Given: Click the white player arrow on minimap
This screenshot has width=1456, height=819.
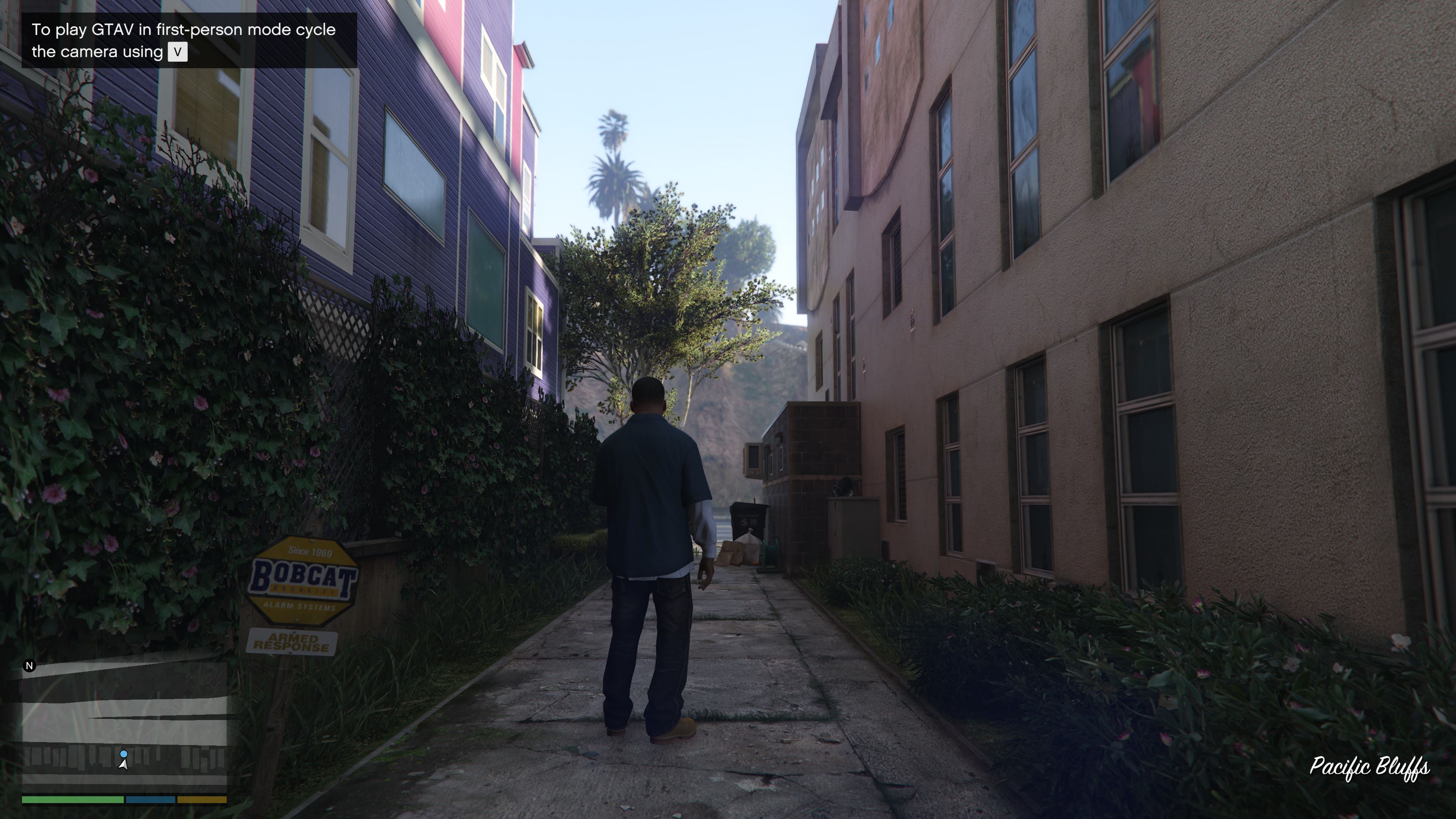Looking at the screenshot, I should [x=123, y=764].
